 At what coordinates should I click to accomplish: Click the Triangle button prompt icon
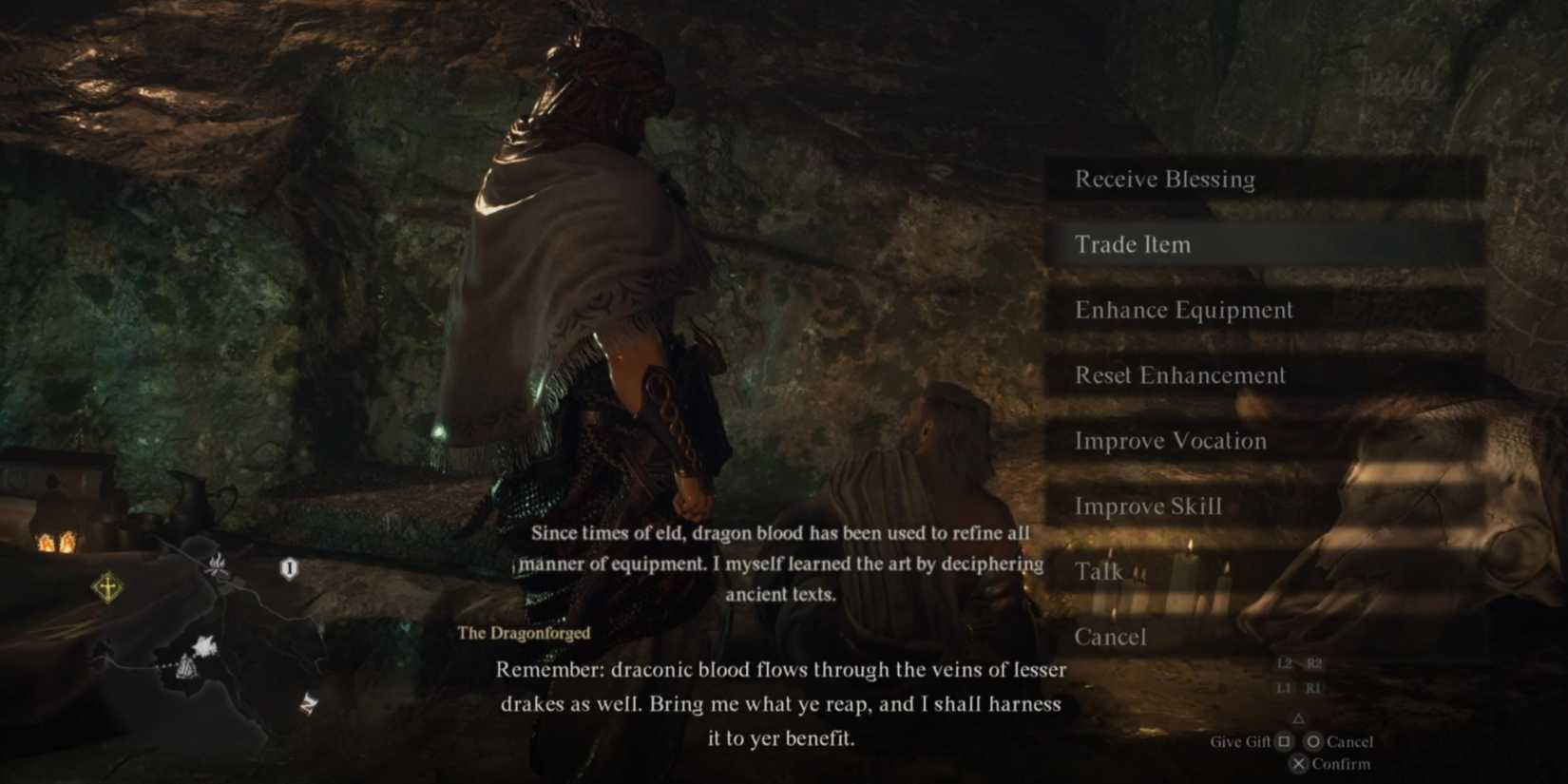pos(1299,719)
